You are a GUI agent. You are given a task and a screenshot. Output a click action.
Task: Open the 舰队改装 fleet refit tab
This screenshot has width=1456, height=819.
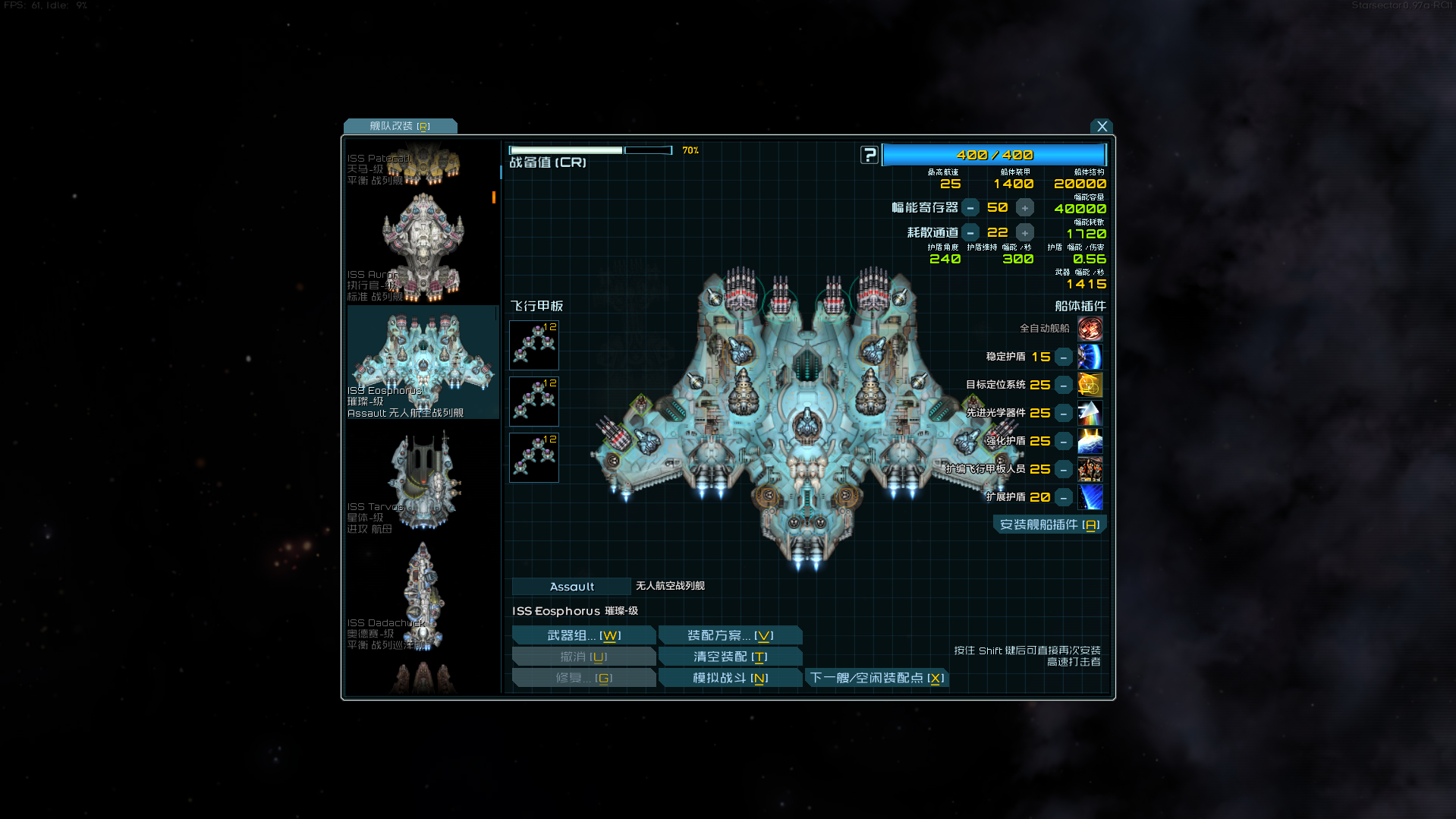[x=400, y=126]
